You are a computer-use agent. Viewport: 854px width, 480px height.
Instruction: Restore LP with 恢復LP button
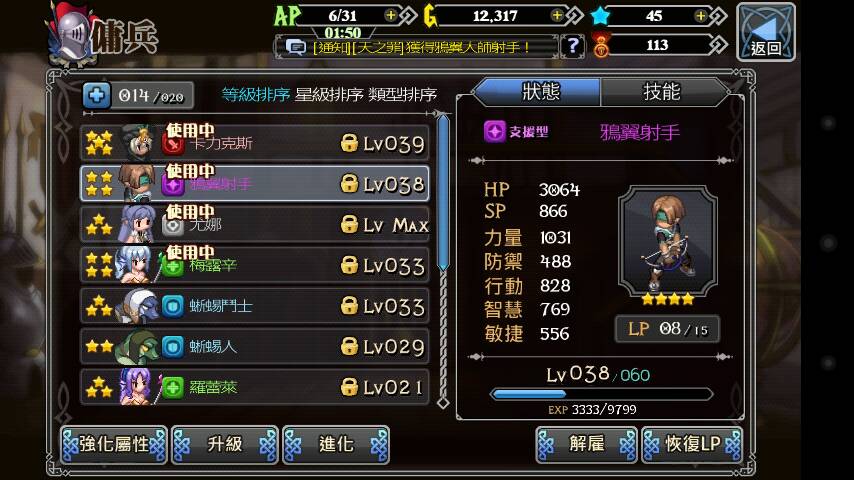pyautogui.click(x=692, y=444)
